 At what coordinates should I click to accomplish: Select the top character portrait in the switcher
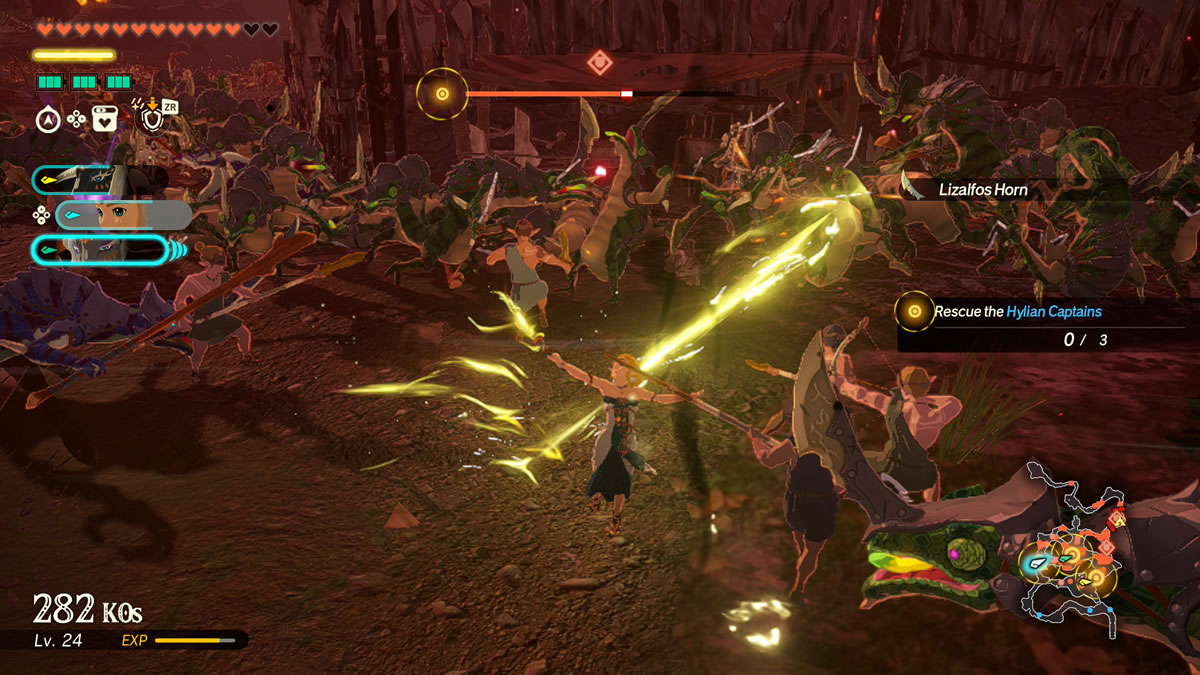tap(98, 180)
